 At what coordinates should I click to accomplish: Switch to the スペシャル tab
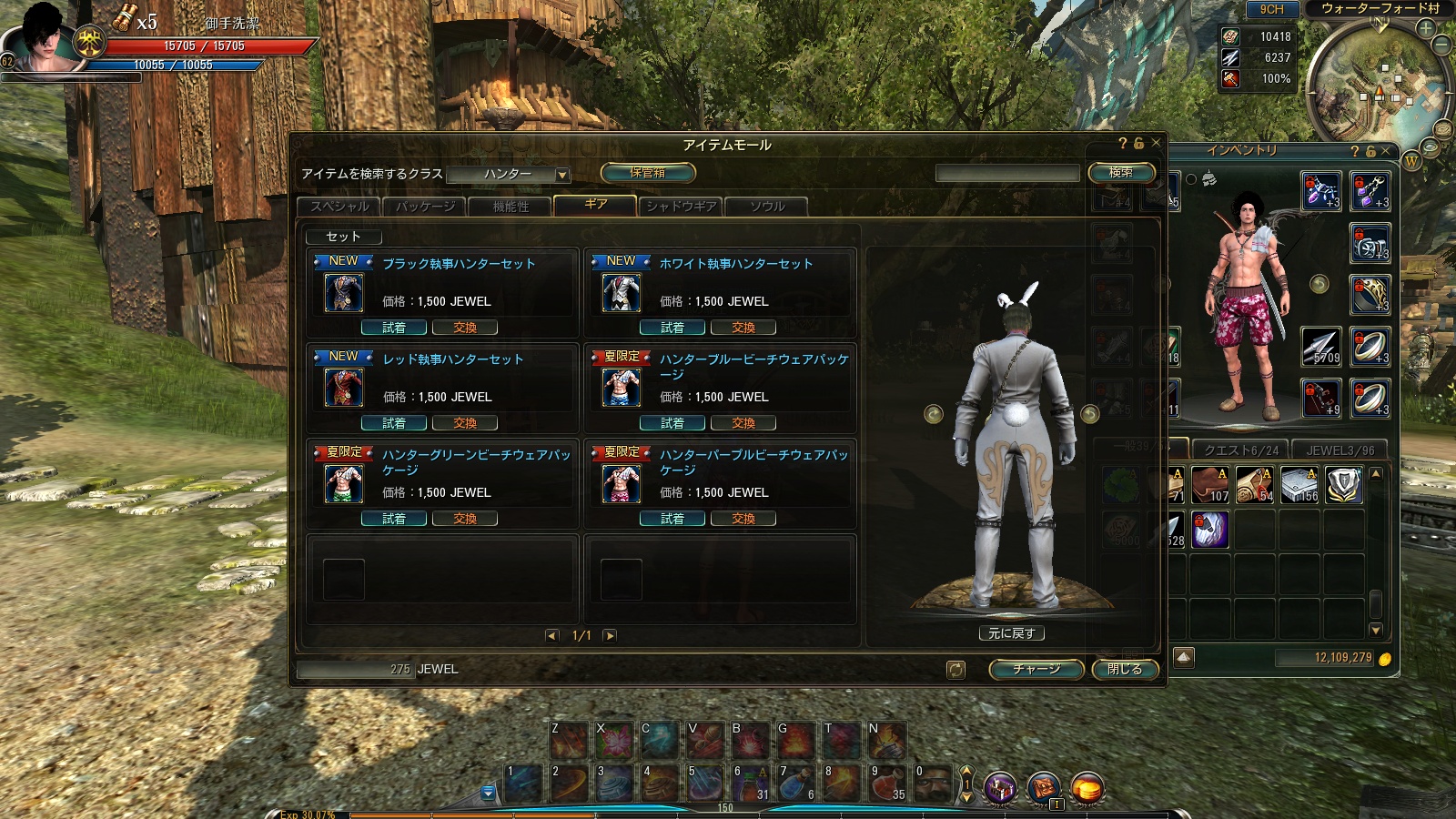click(x=340, y=207)
